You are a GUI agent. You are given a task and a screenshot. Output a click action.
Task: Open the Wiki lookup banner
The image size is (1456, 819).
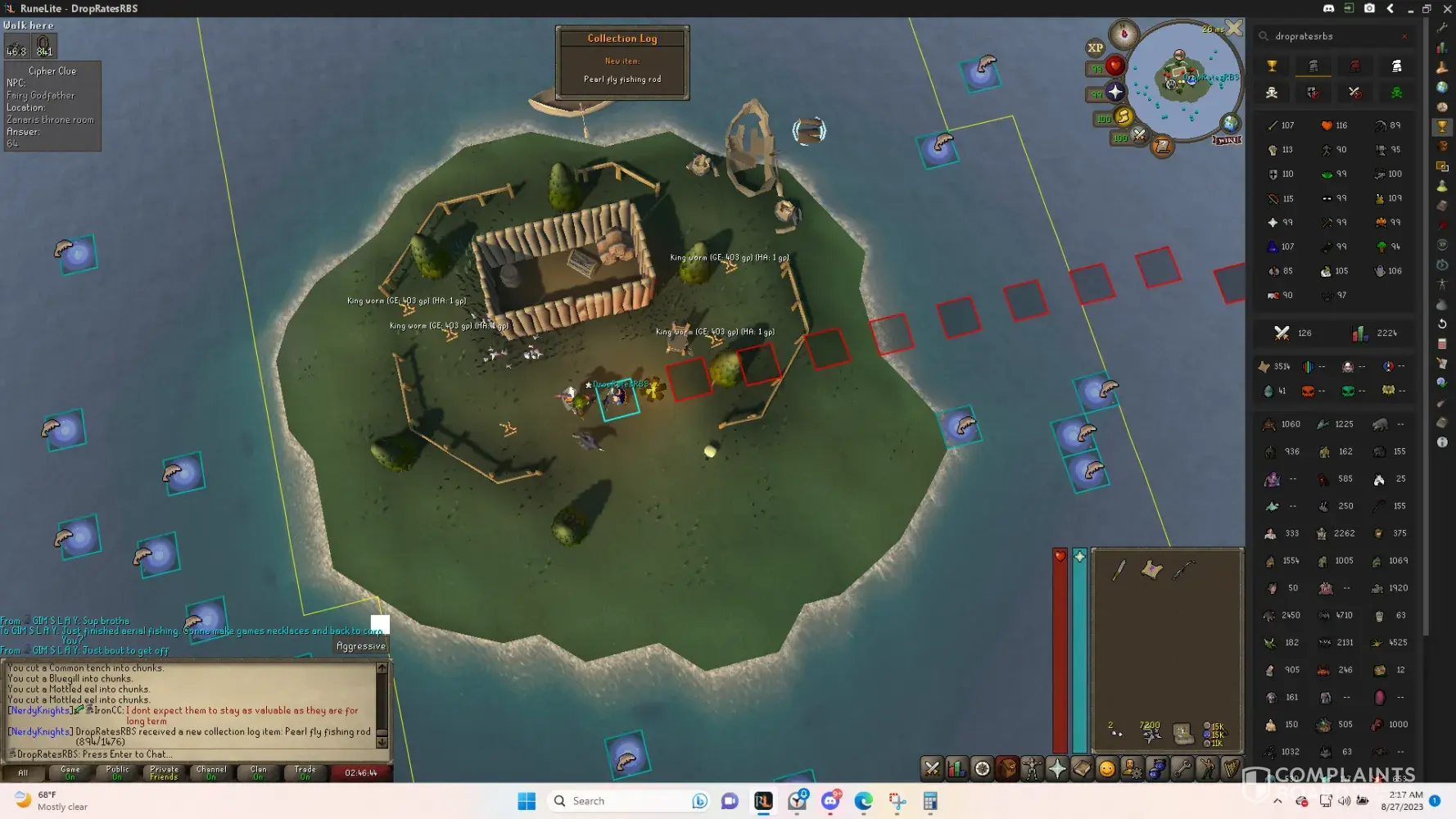pos(1227,140)
